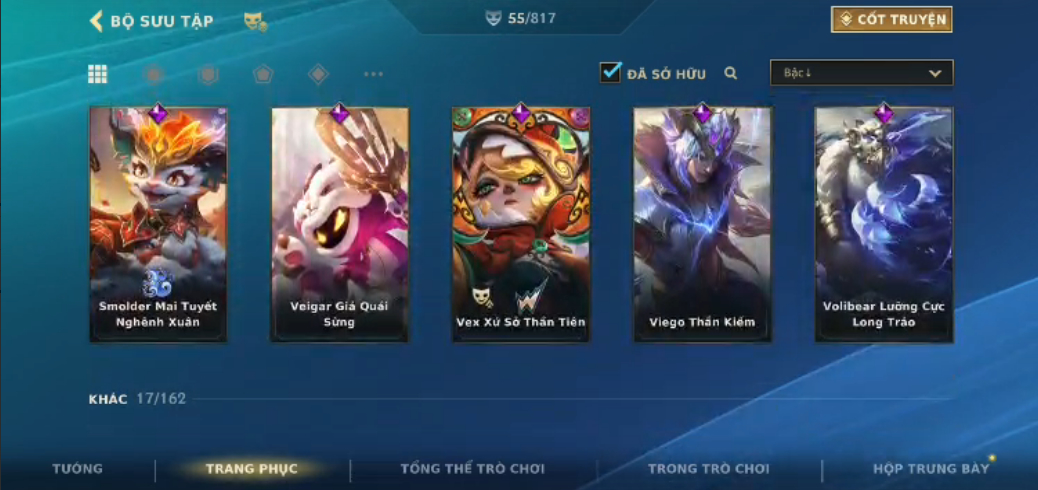Select the Smolder Mai Tuyết Nghênh Xuân skin
Screen dimensions: 1038x490
coord(158,224)
